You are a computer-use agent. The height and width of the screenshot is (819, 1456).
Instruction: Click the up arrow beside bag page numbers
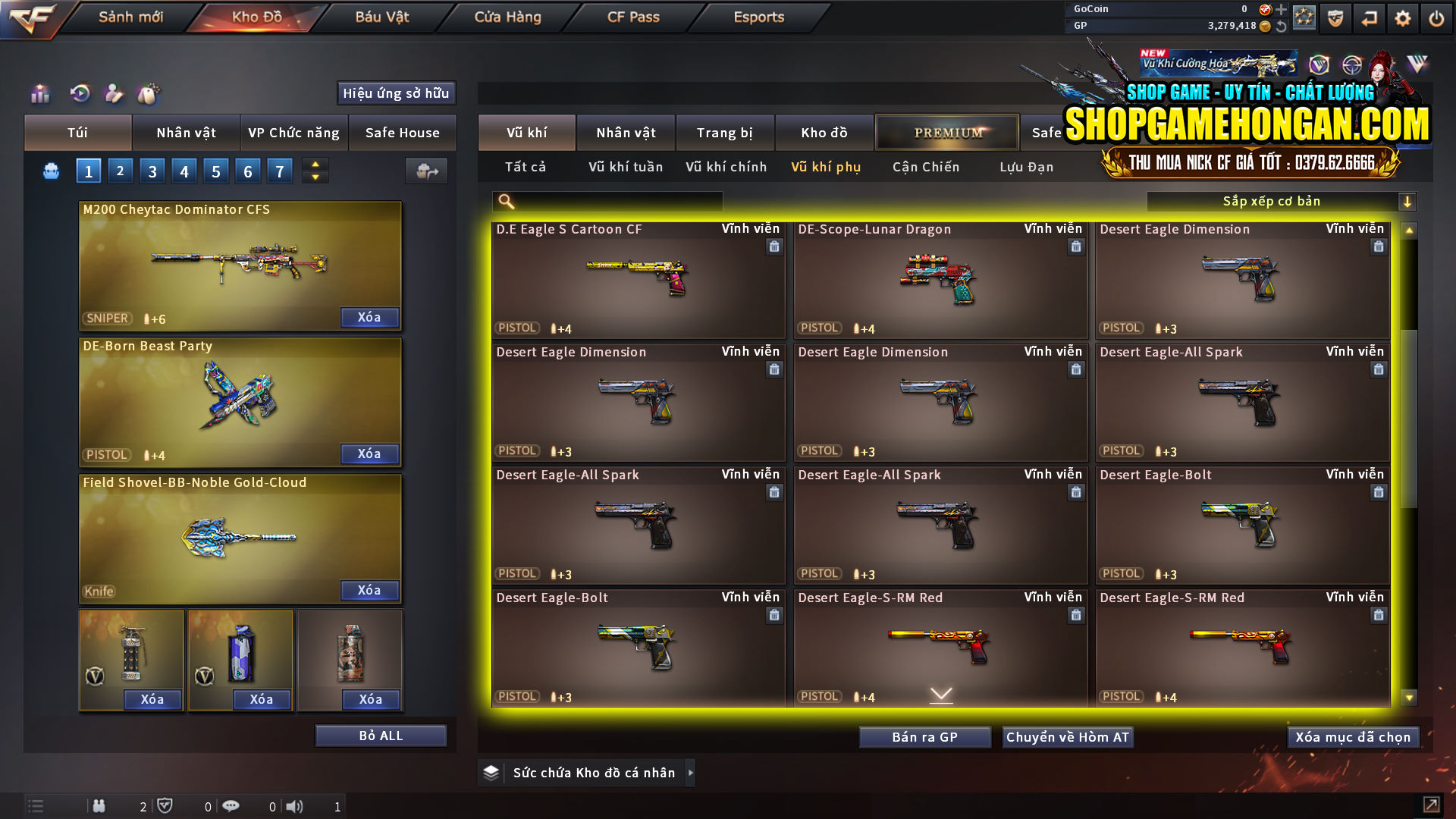(x=315, y=164)
